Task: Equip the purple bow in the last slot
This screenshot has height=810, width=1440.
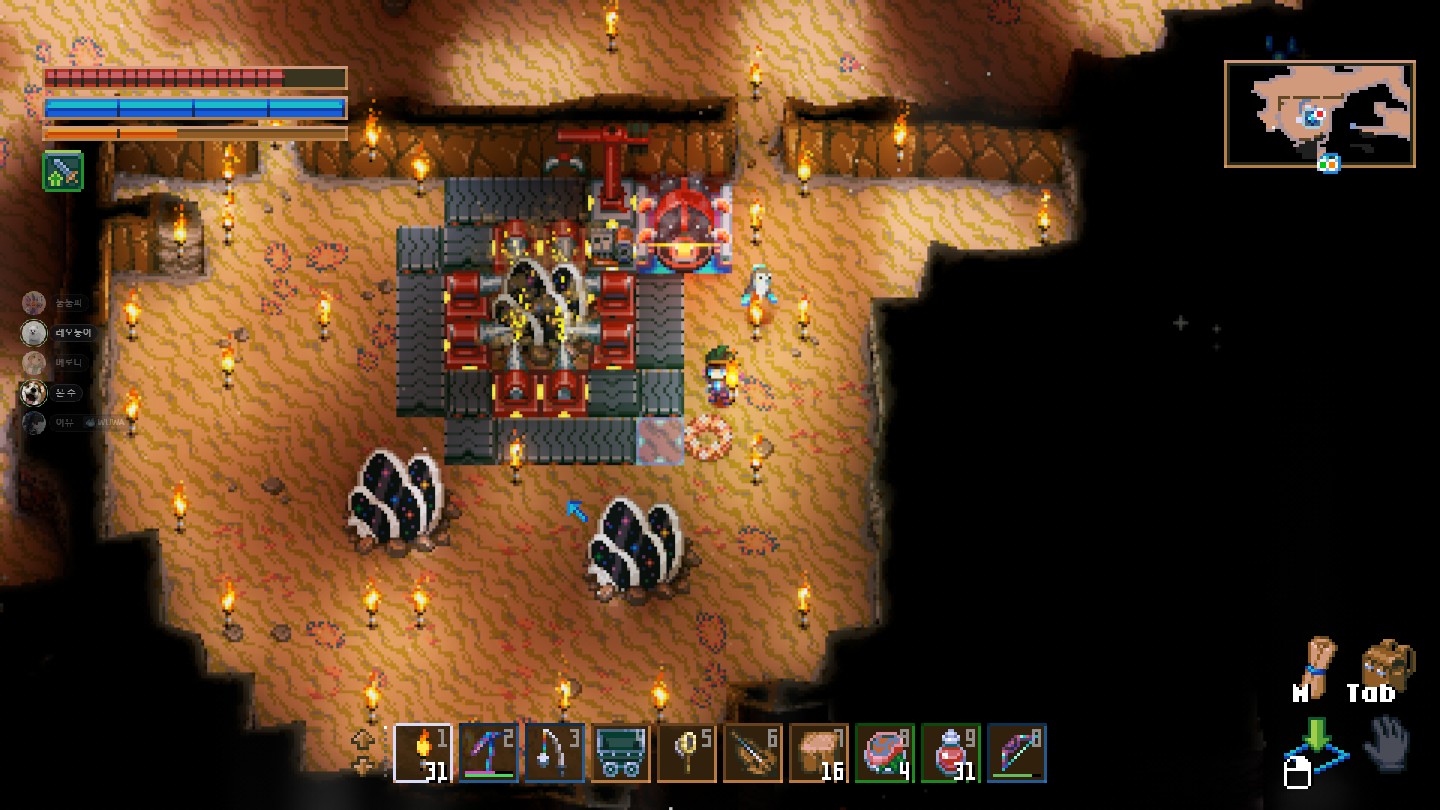Action: click(x=1017, y=752)
